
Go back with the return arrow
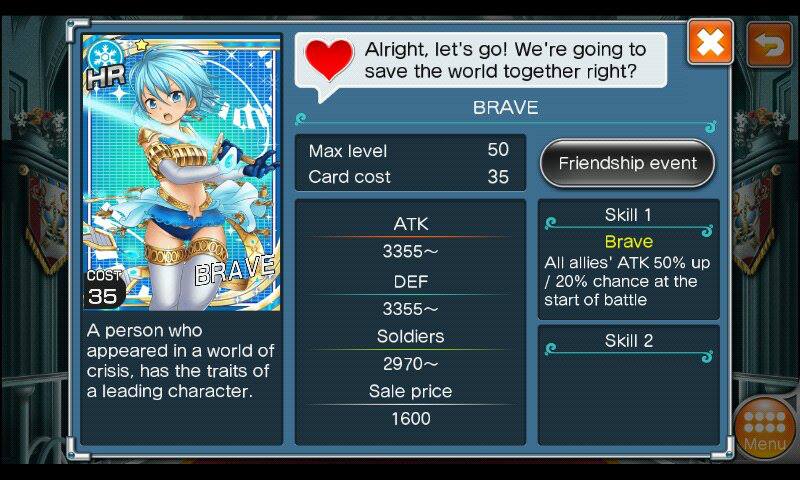(x=769, y=44)
